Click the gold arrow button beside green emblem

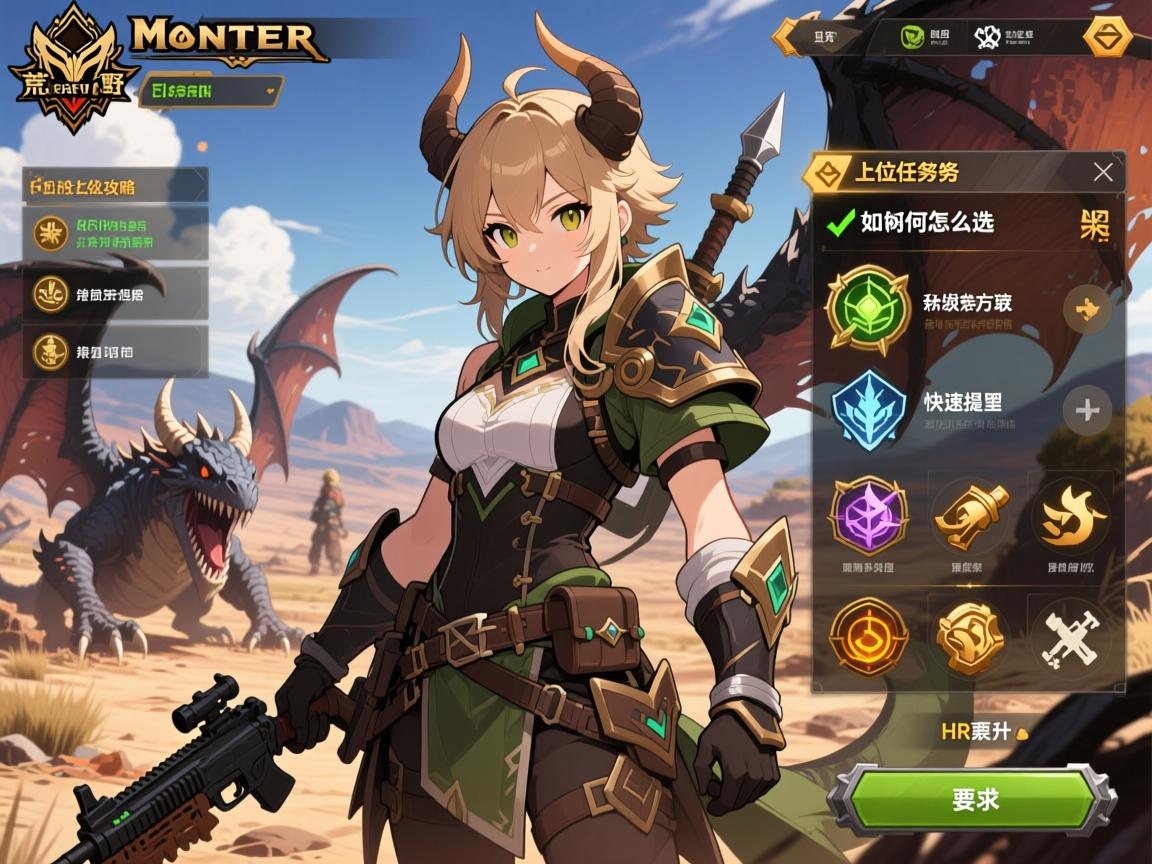point(1086,309)
